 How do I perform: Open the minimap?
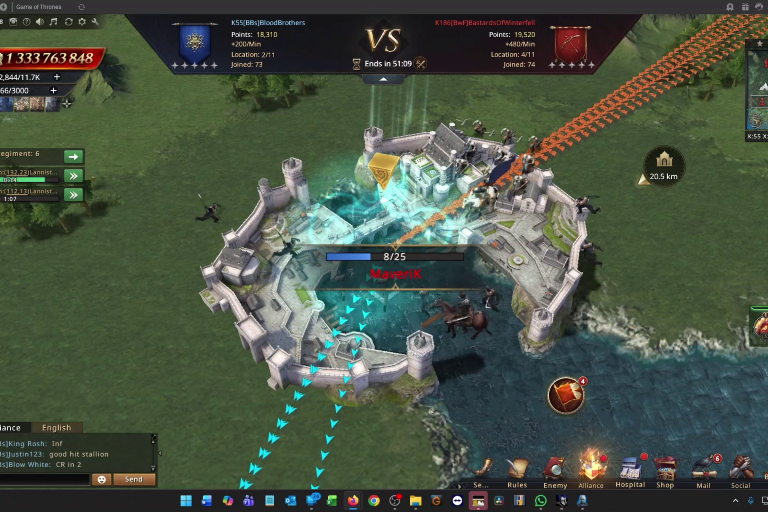758,90
